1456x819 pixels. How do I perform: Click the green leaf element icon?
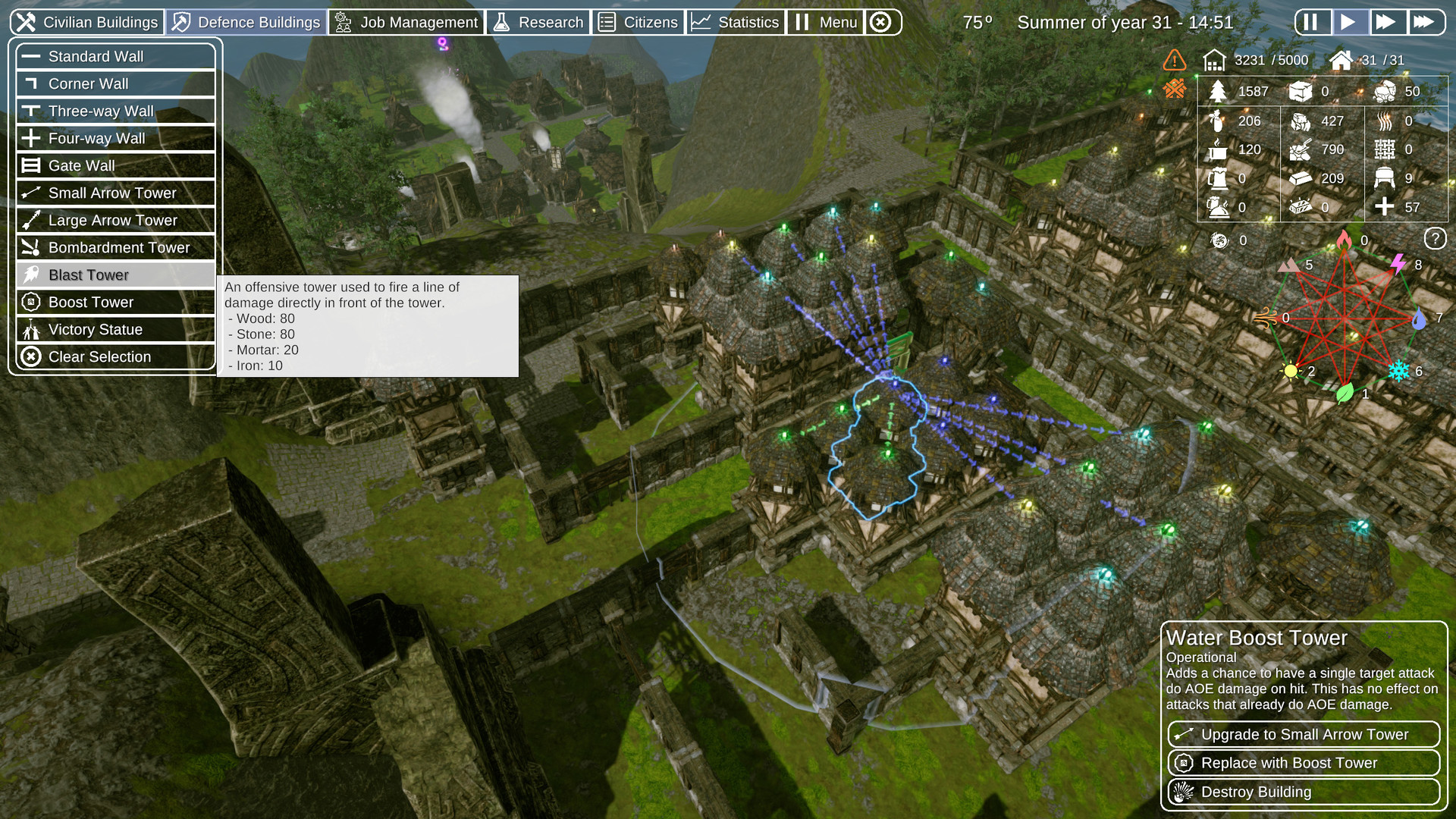(1344, 393)
